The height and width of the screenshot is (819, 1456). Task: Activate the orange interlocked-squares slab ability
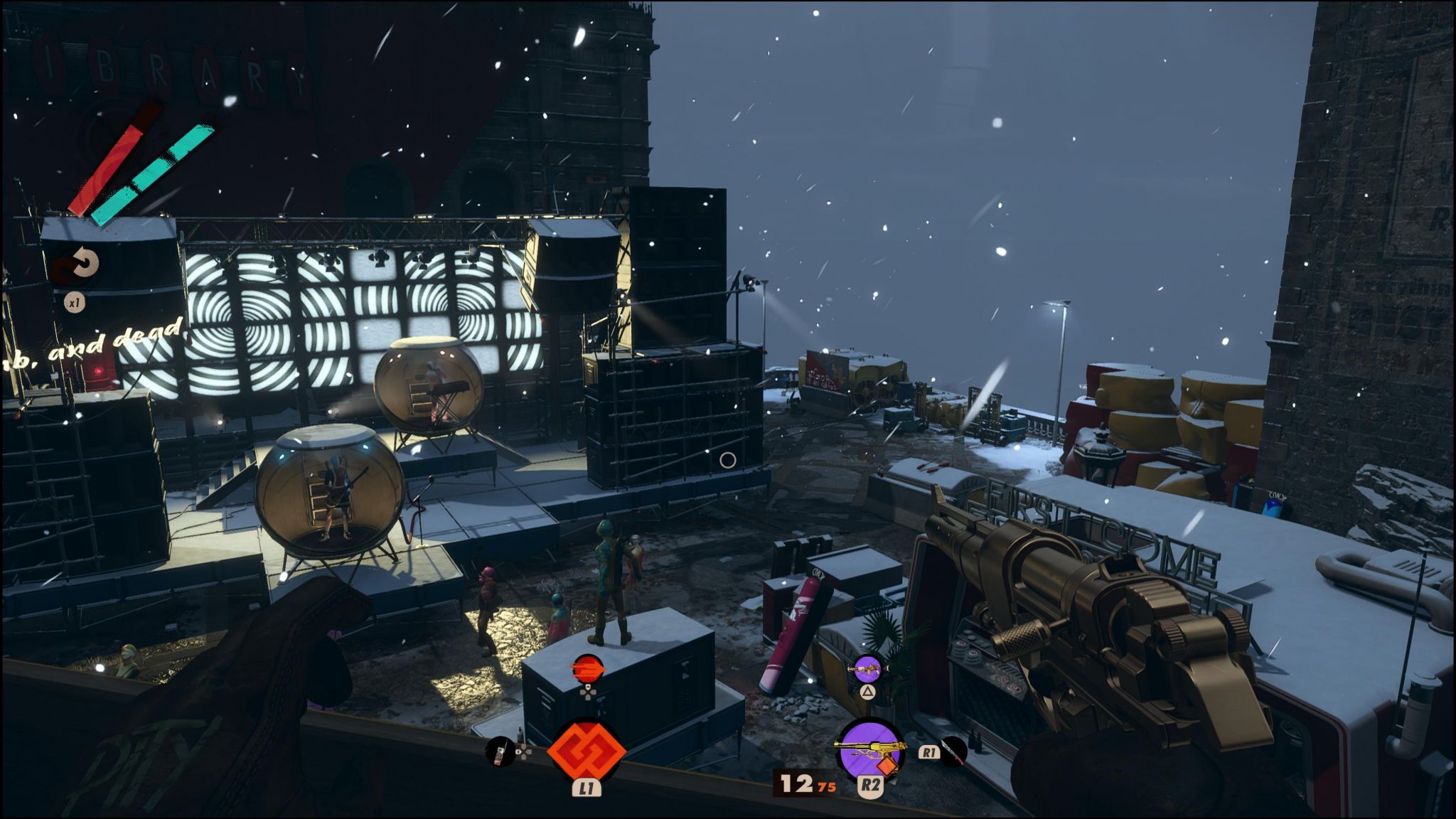coord(586,750)
